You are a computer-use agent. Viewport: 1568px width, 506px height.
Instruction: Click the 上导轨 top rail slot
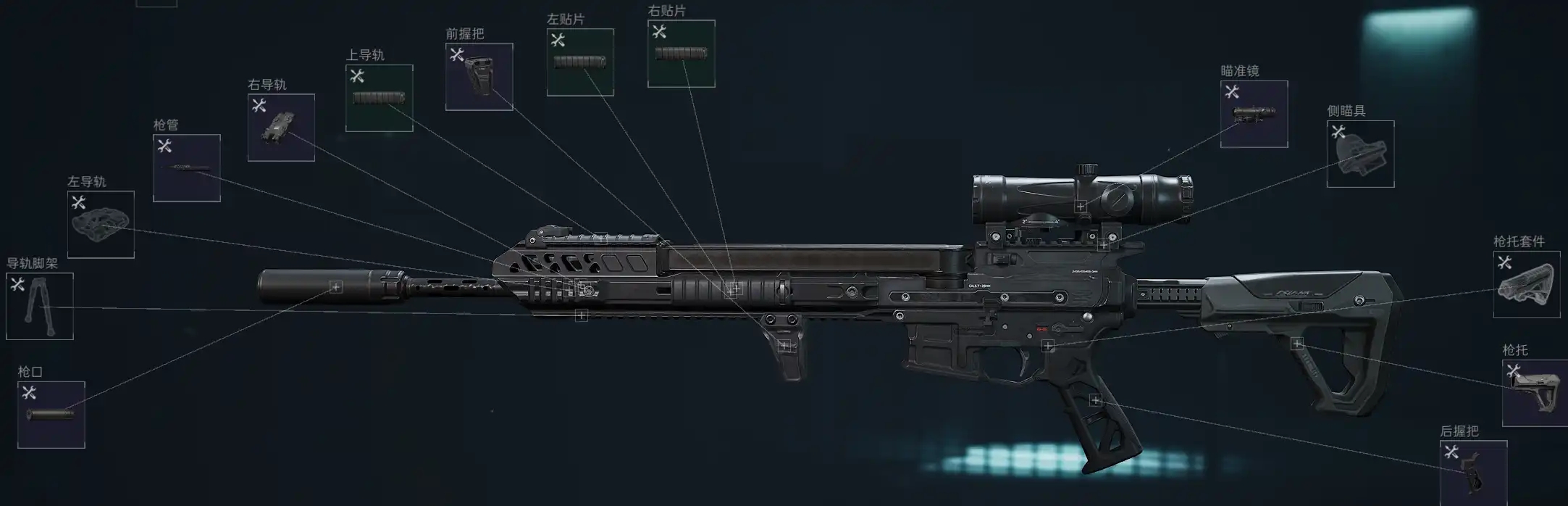[379, 99]
